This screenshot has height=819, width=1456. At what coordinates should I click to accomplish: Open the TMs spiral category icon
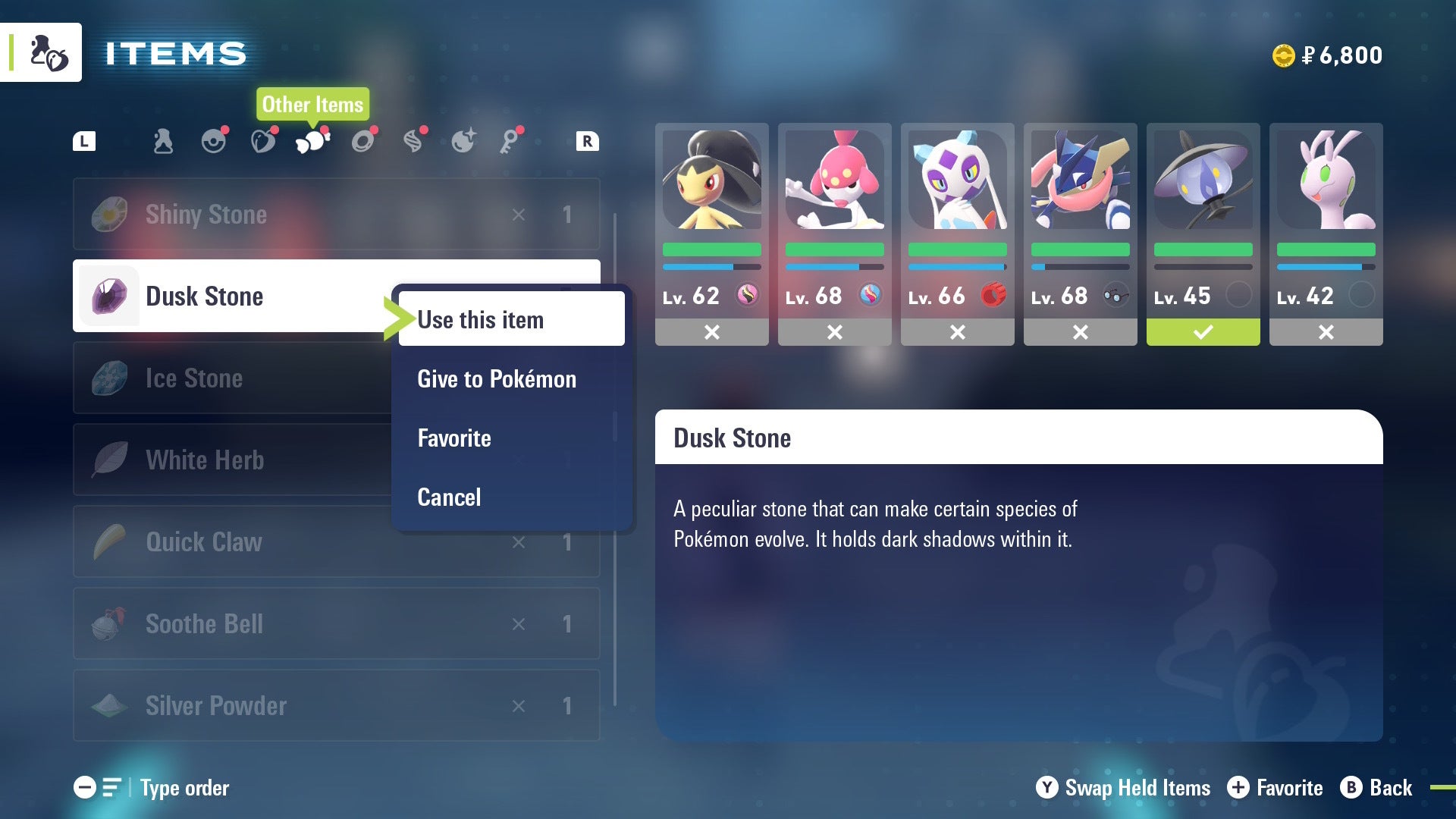coord(414,140)
